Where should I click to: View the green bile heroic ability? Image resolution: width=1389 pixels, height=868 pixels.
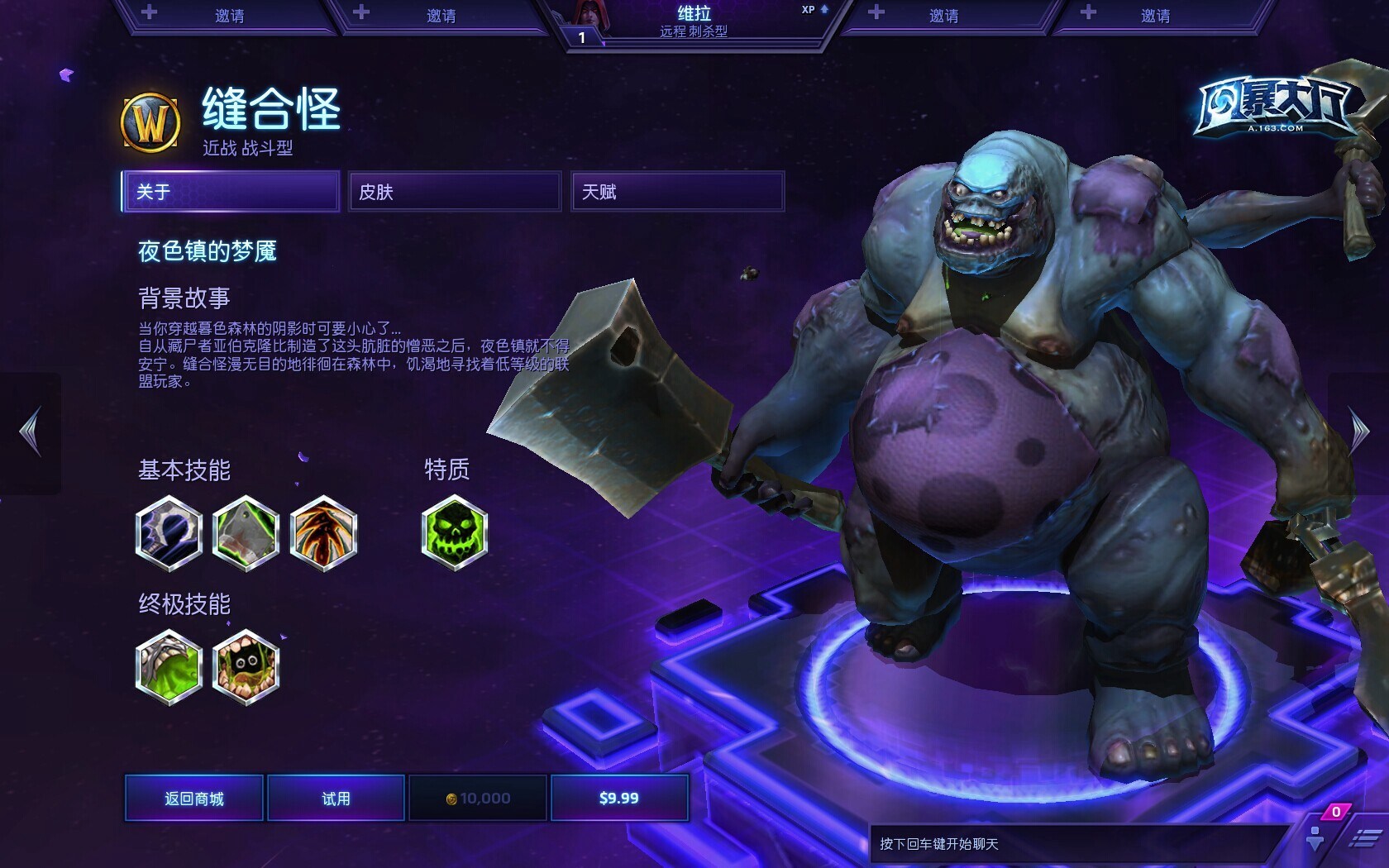[x=169, y=666]
